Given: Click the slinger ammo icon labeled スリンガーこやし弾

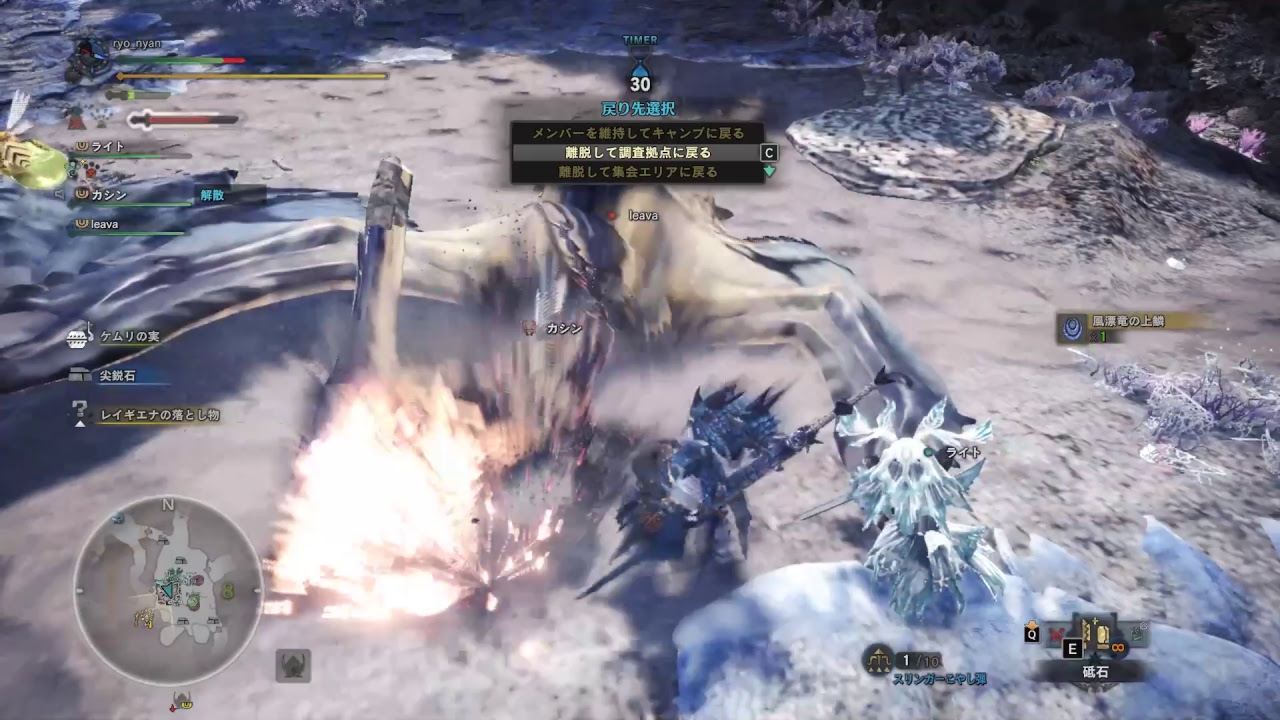Looking at the screenshot, I should point(878,659).
